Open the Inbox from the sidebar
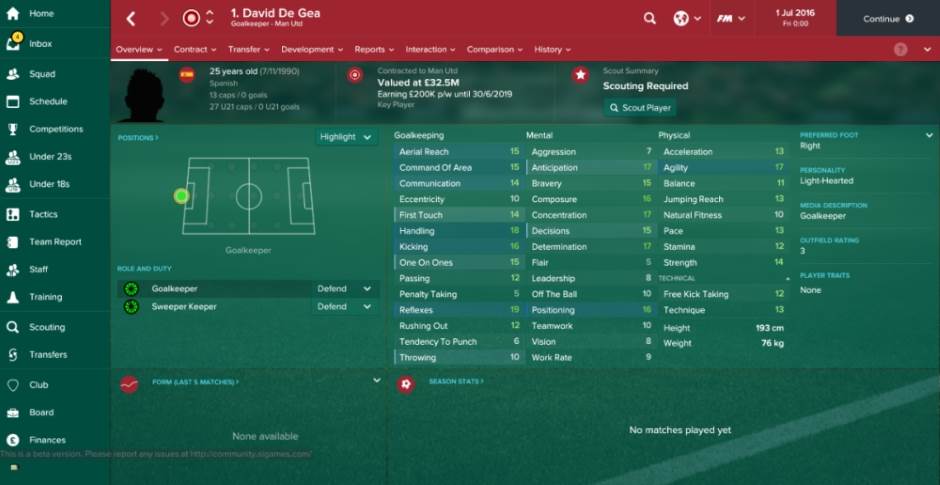The height and width of the screenshot is (485, 940). (40, 44)
